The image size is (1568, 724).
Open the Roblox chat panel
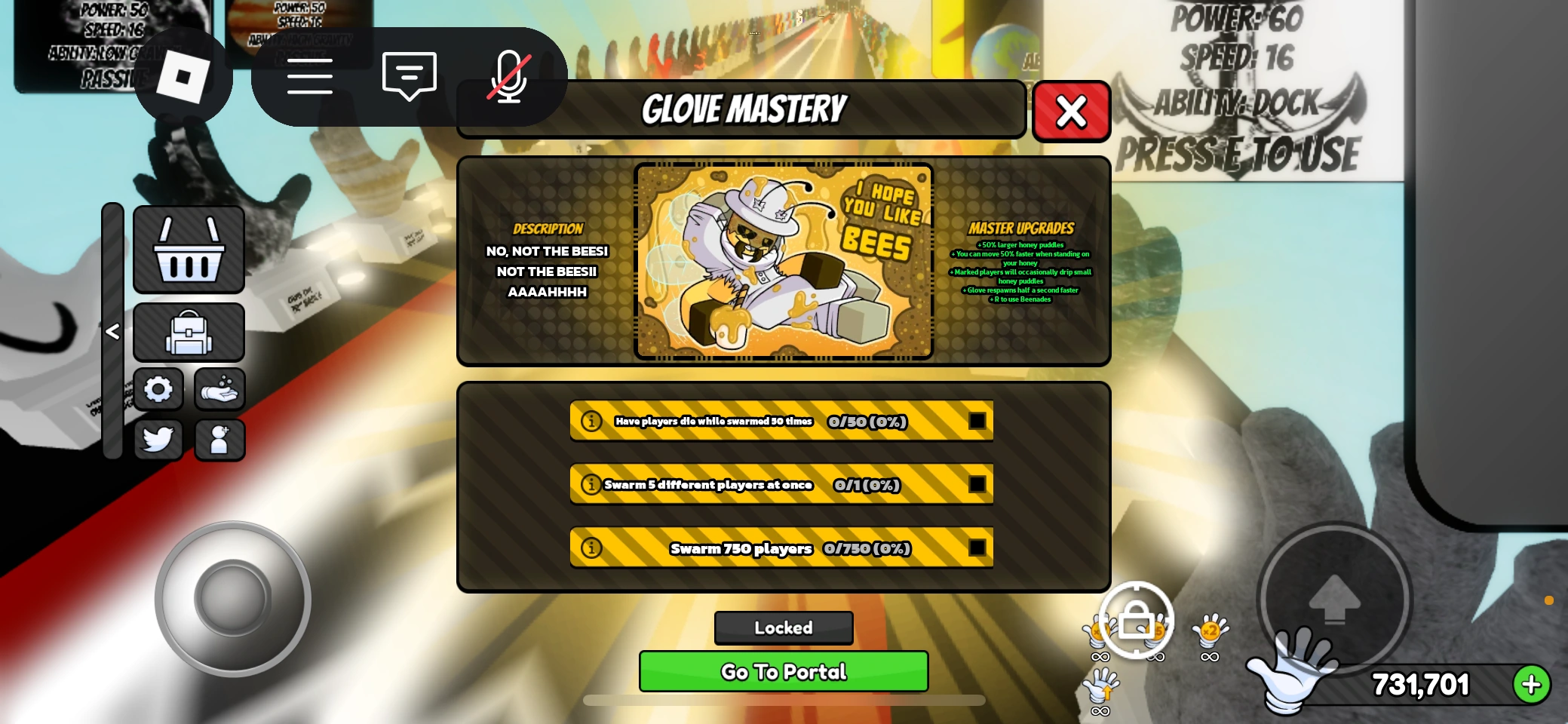[409, 75]
